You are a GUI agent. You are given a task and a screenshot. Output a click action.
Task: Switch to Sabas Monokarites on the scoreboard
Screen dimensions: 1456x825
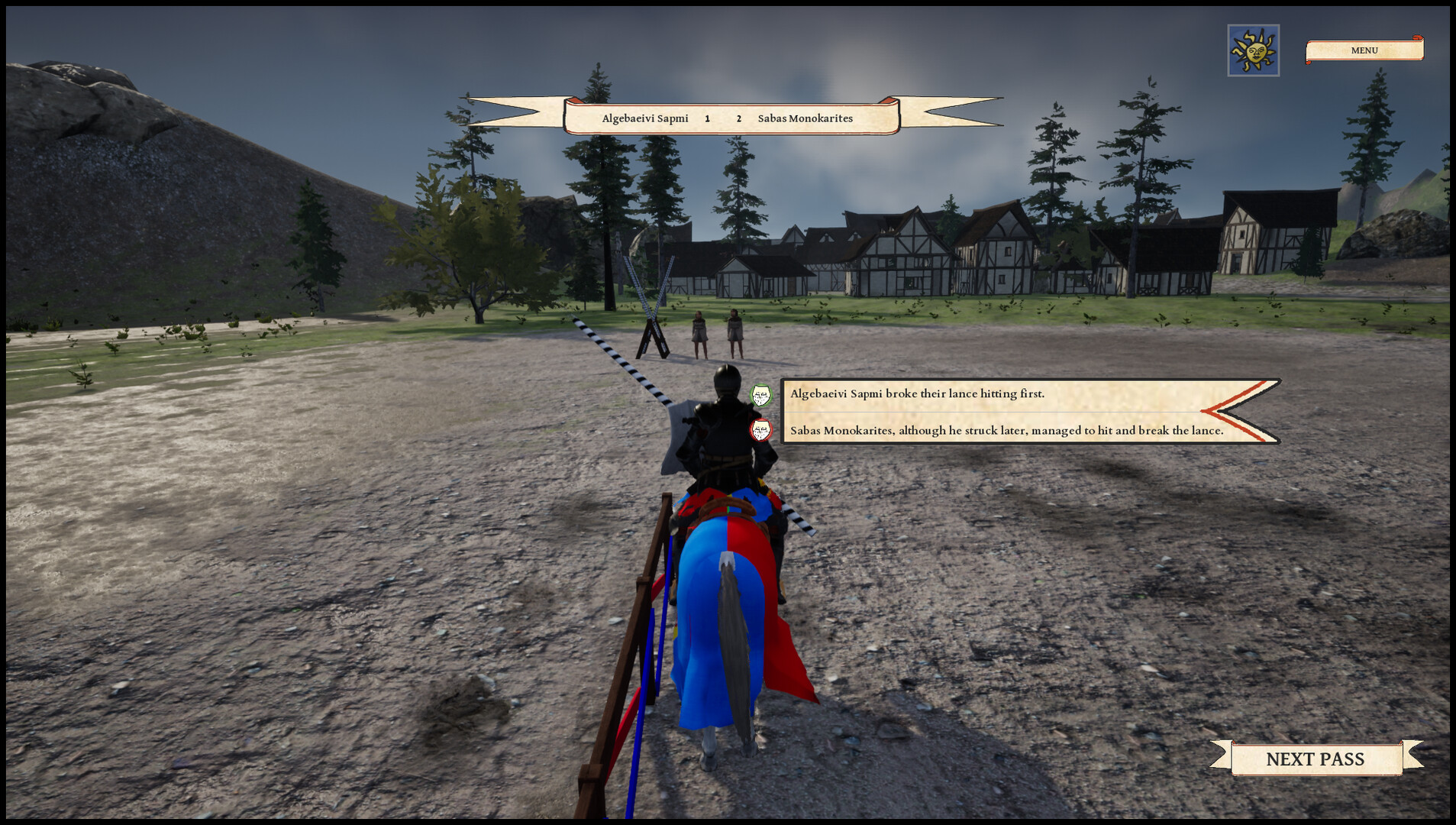(805, 118)
